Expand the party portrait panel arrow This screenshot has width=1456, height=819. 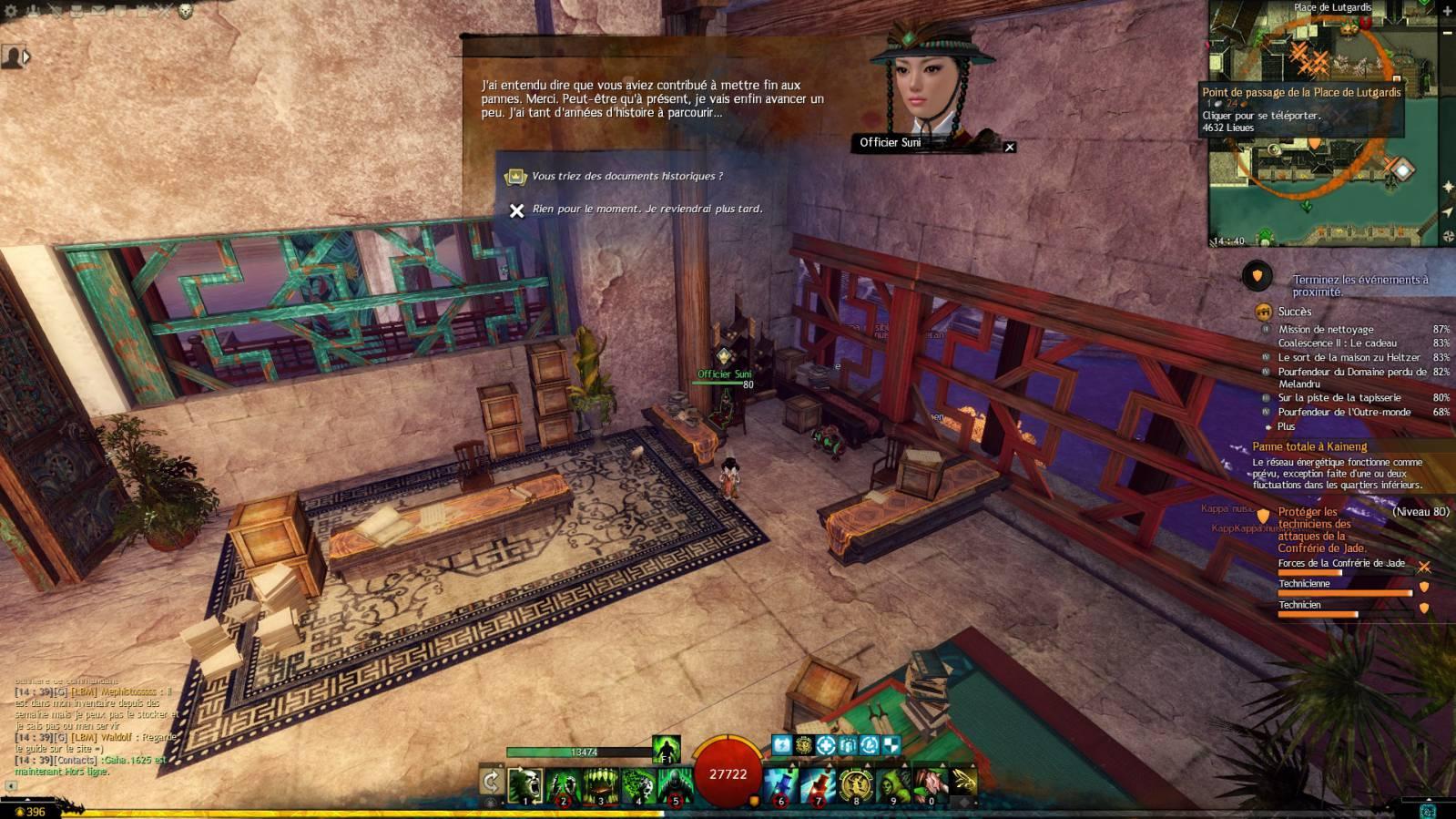[x=25, y=57]
